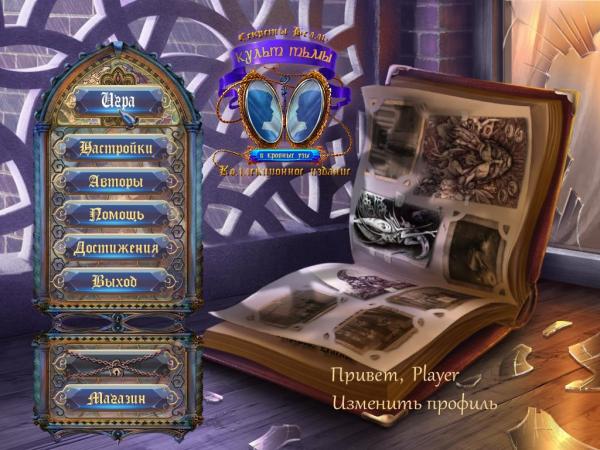
Task: Open the Магазин shop
Action: pyautogui.click(x=116, y=397)
